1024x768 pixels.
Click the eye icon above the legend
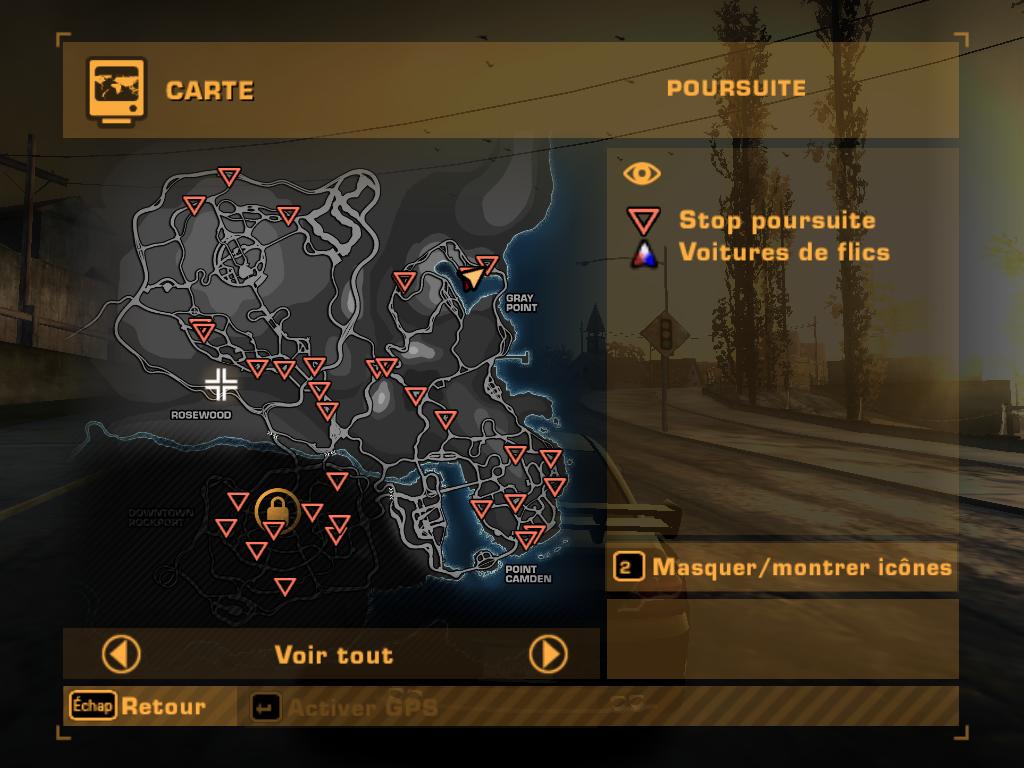coord(642,174)
